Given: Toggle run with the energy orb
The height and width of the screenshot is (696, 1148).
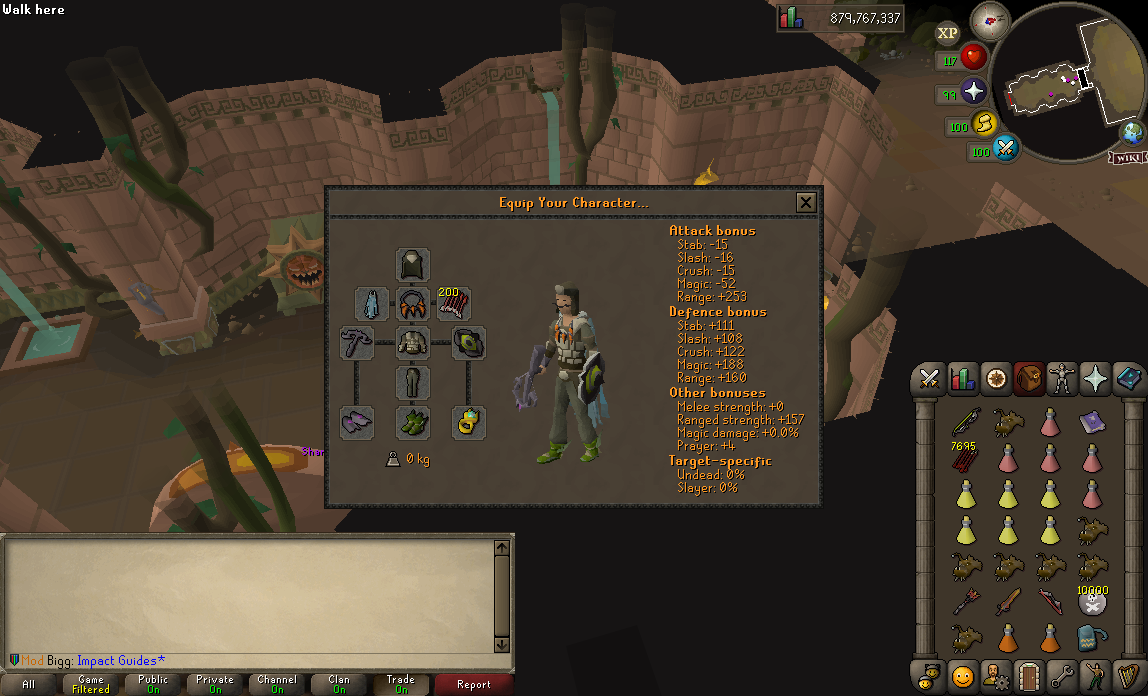Looking at the screenshot, I should click(x=984, y=124).
